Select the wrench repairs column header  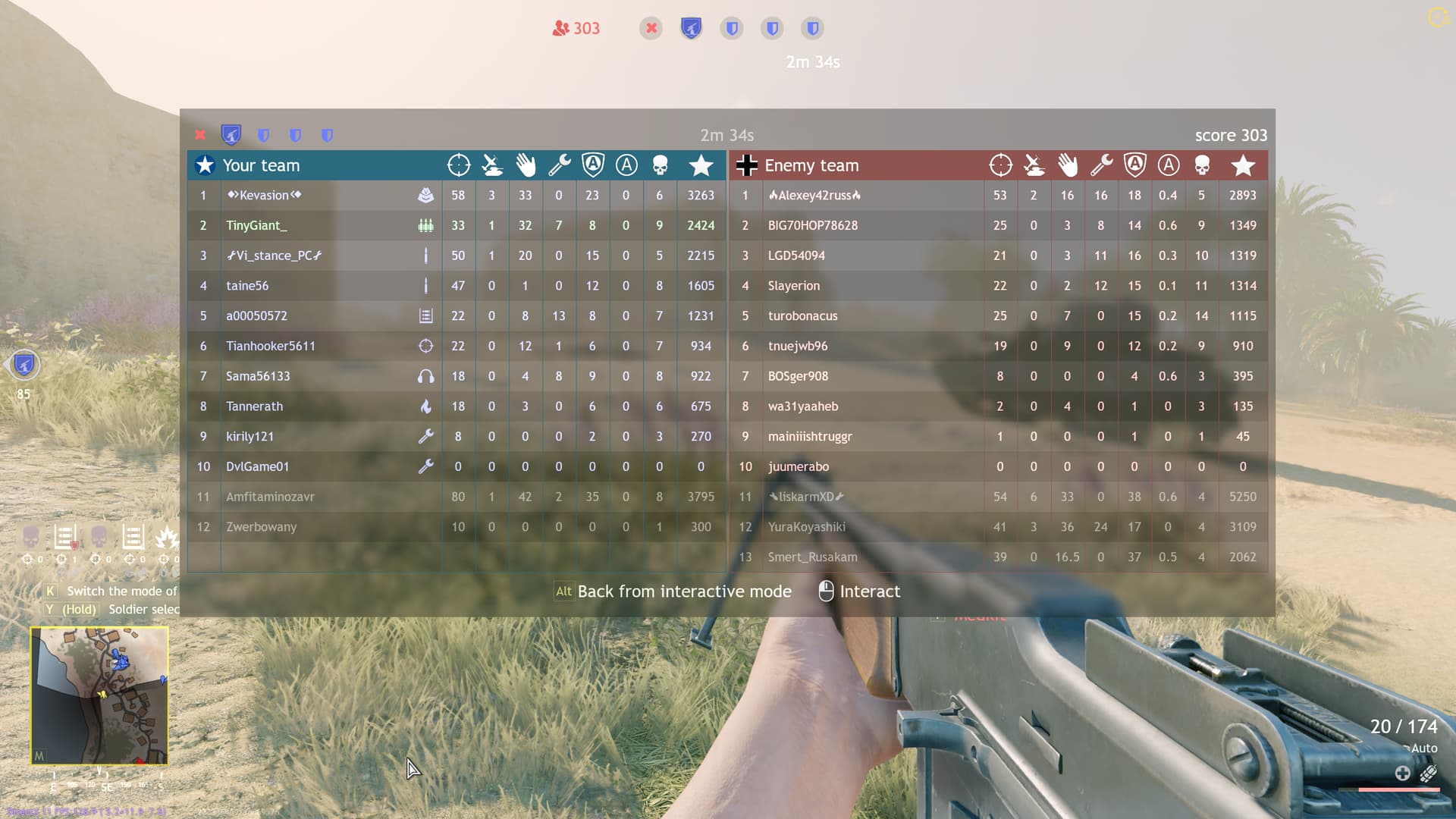click(559, 165)
